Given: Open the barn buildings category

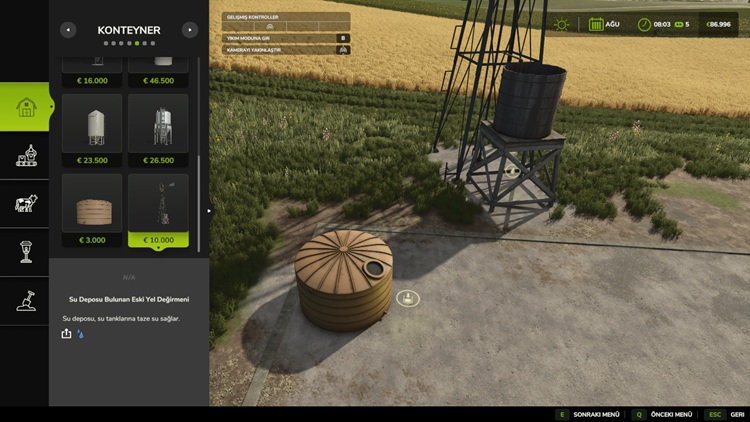Looking at the screenshot, I should [x=25, y=107].
